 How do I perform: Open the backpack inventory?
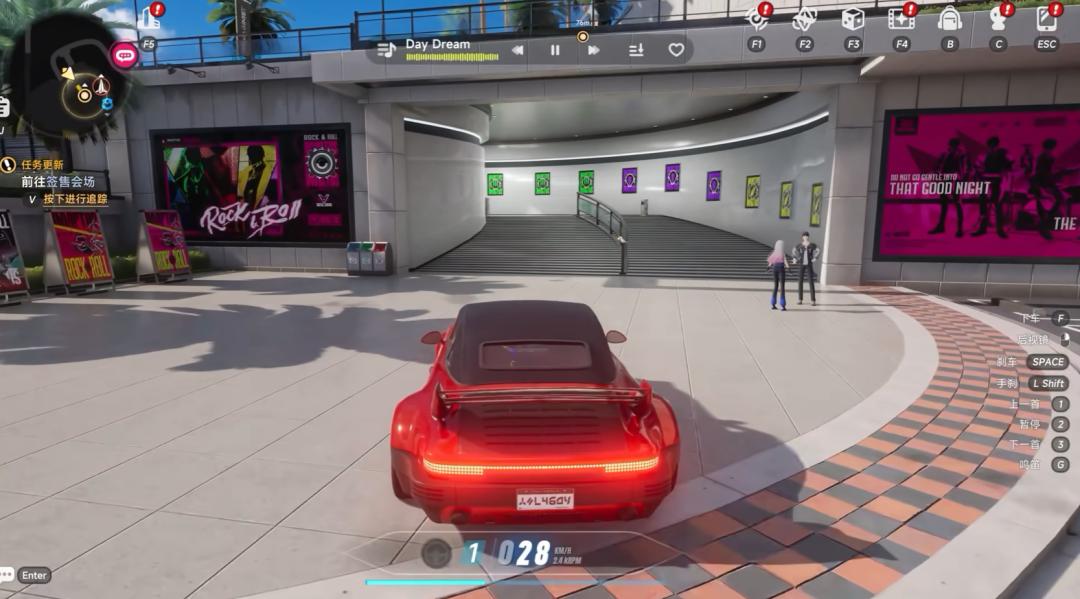(949, 19)
